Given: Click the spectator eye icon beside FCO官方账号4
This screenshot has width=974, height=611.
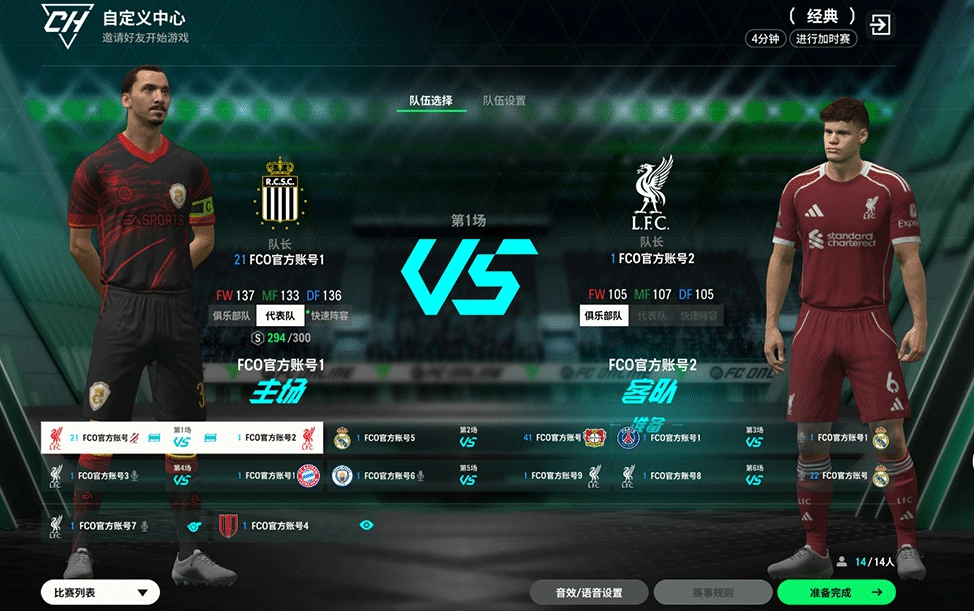Looking at the screenshot, I should (x=366, y=525).
